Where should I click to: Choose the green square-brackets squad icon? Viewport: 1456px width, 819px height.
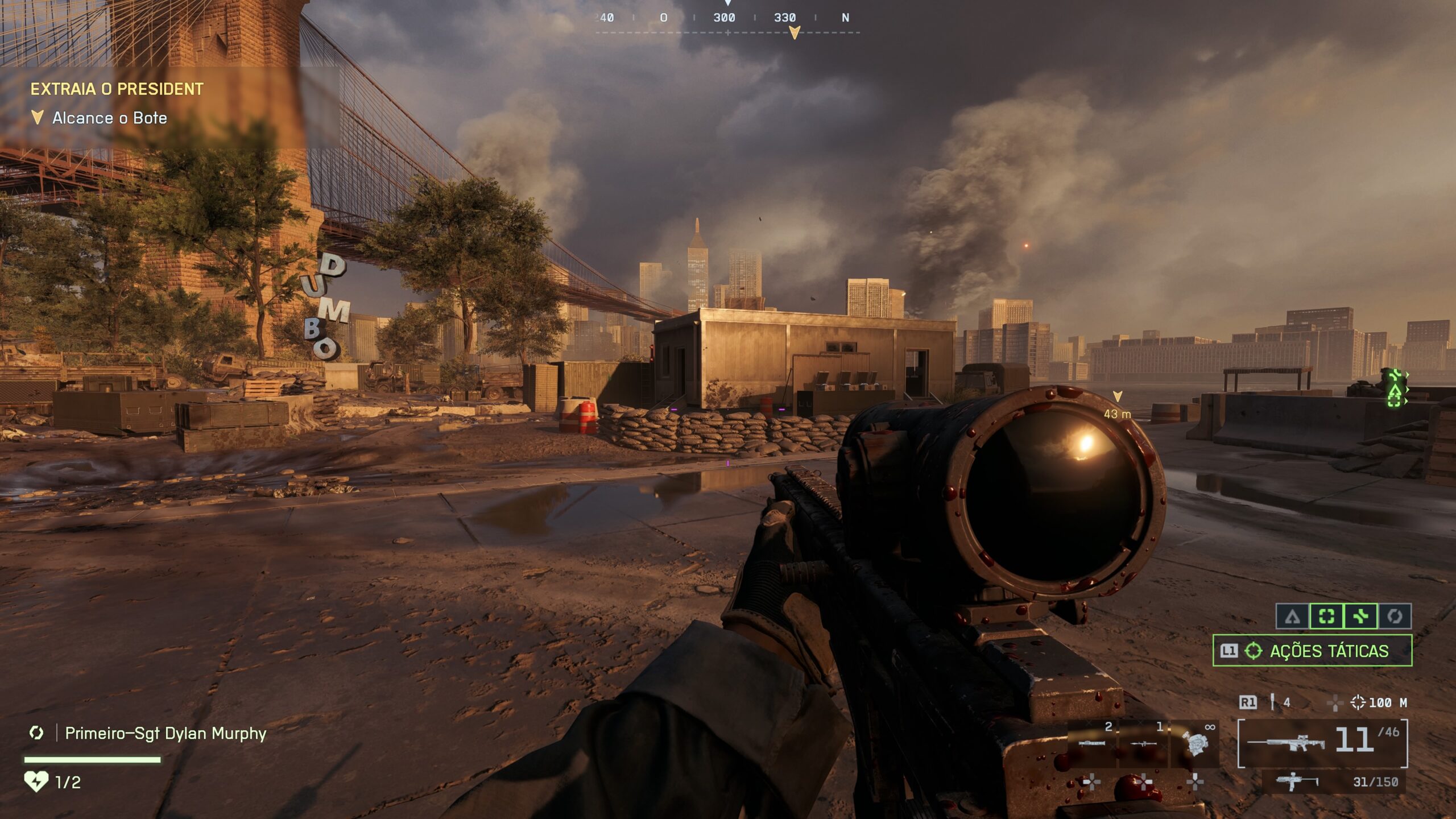1326,617
